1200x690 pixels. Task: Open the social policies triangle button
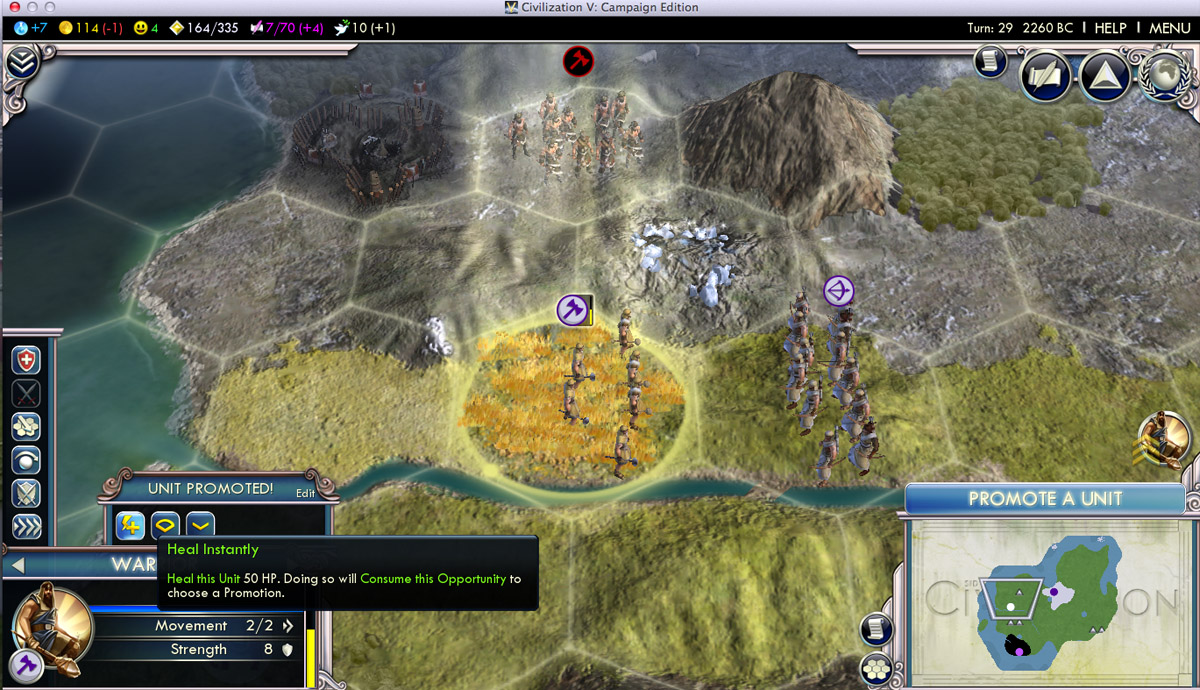click(1105, 78)
